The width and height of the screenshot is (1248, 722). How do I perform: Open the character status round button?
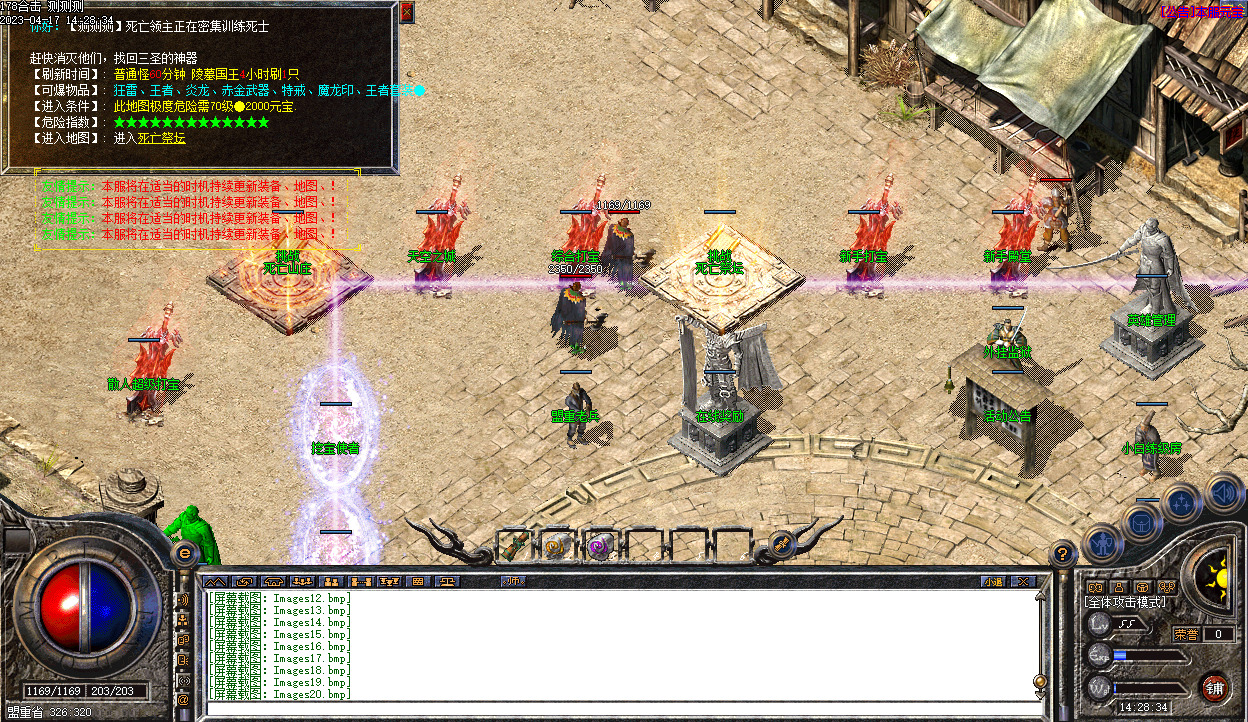coord(1101,541)
